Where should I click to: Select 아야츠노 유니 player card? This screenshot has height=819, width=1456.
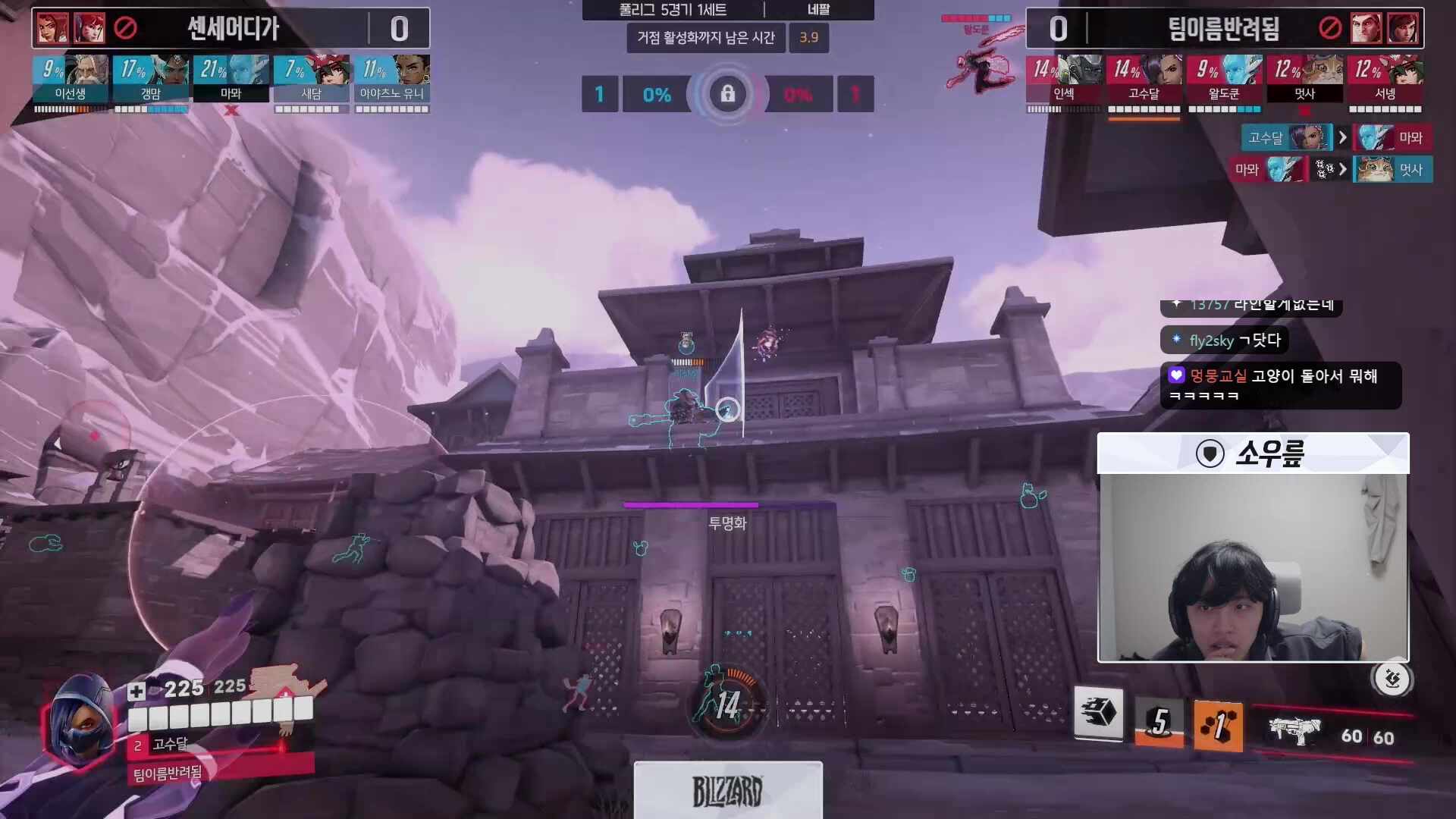pyautogui.click(x=392, y=79)
